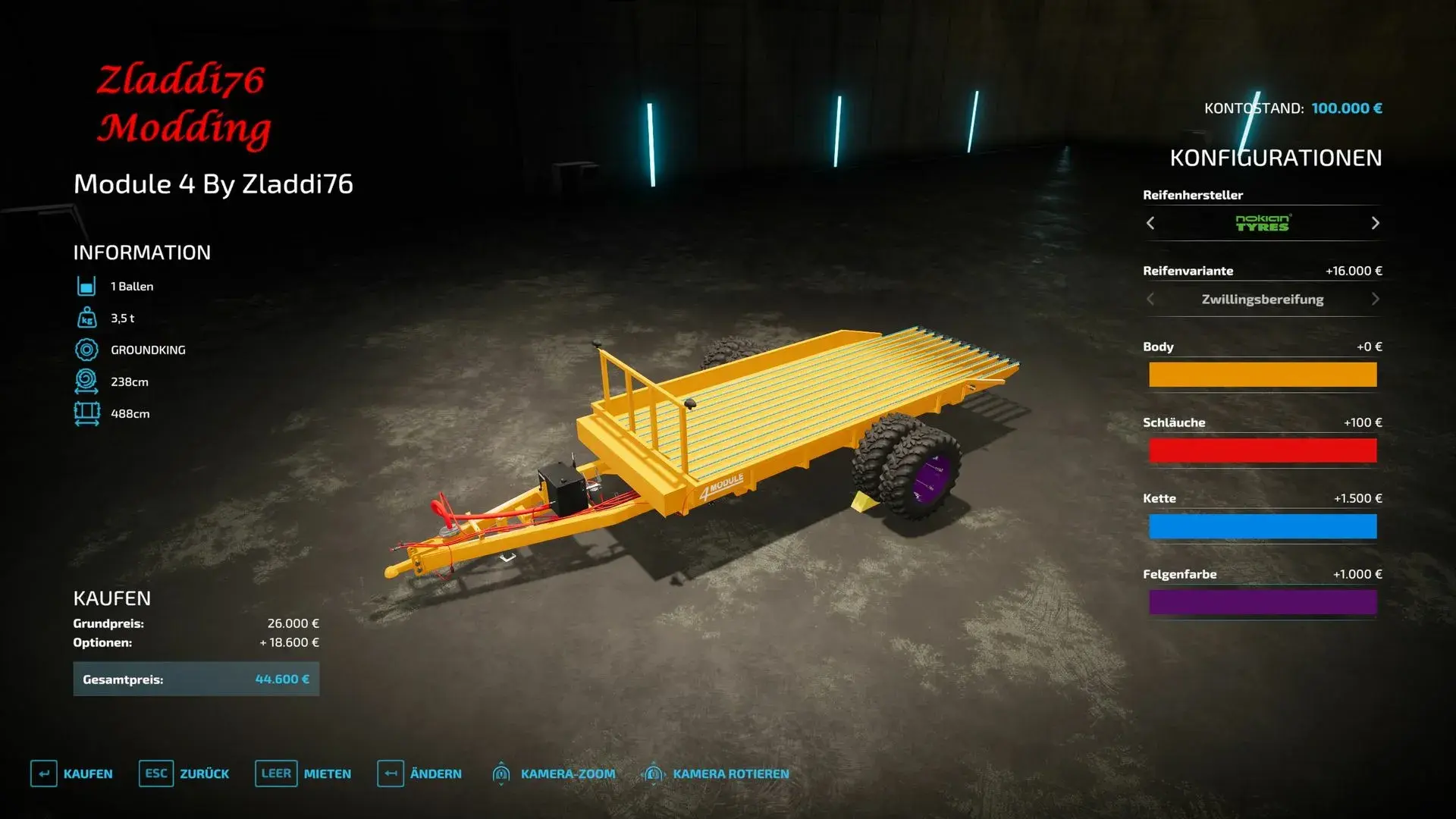Click the bale count info icon

(x=87, y=286)
